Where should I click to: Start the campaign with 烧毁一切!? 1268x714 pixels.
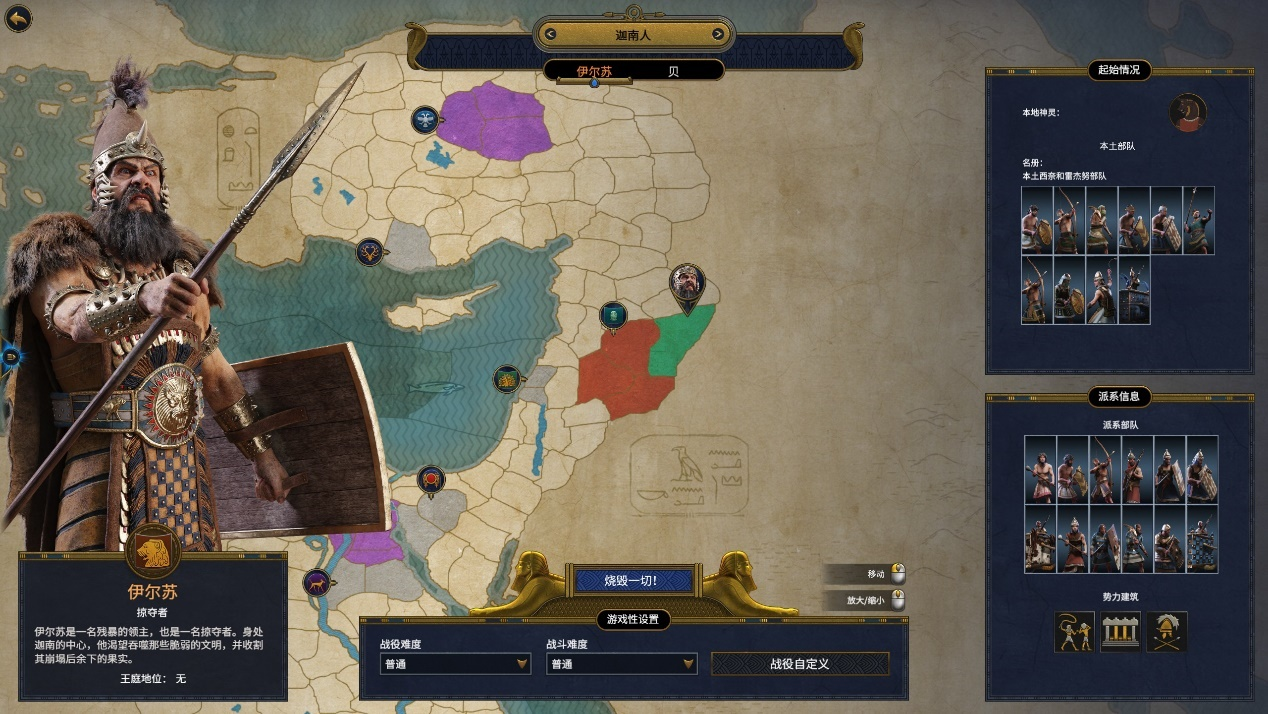pyautogui.click(x=632, y=580)
